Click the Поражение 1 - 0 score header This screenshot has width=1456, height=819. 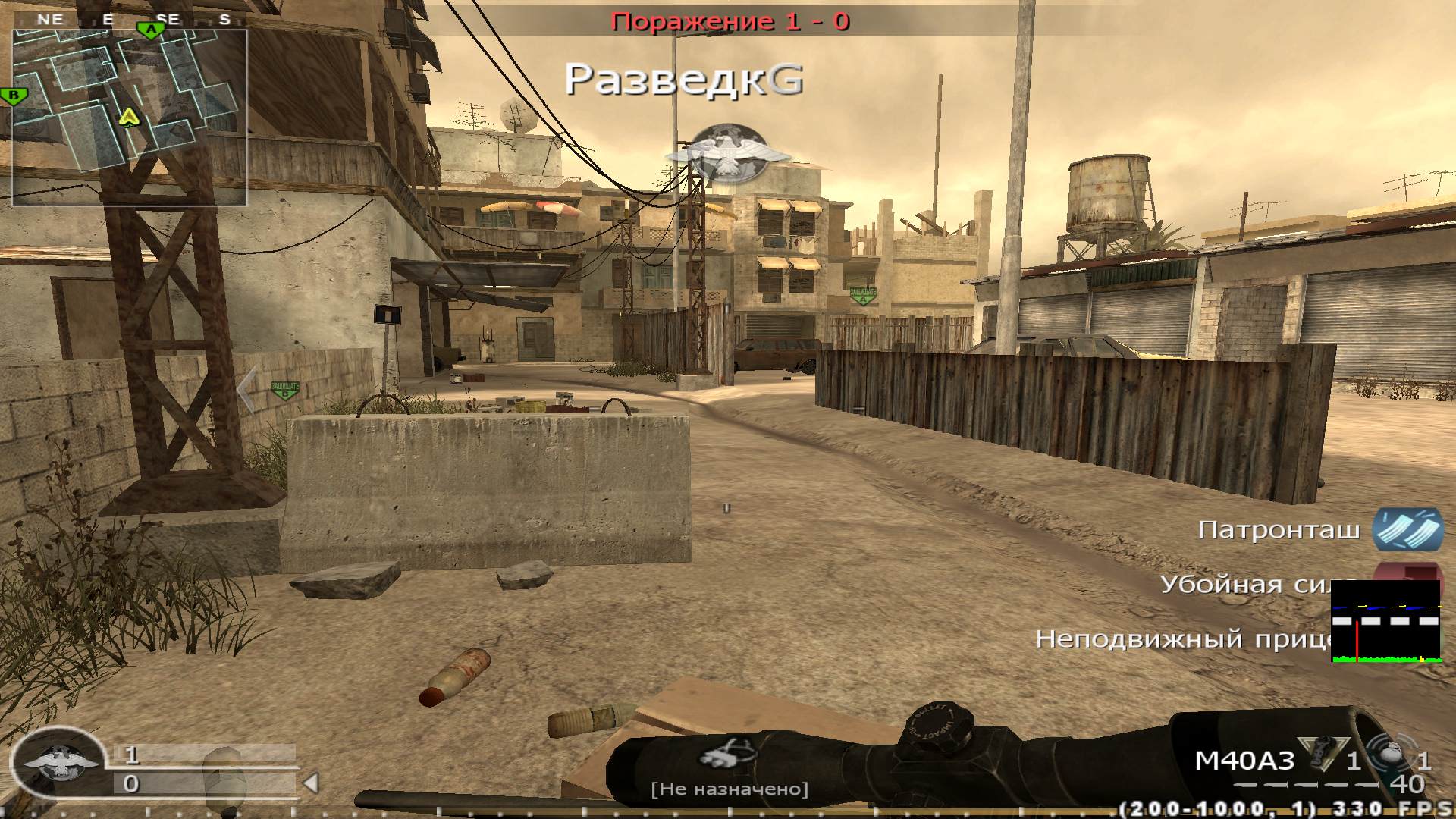(x=730, y=22)
